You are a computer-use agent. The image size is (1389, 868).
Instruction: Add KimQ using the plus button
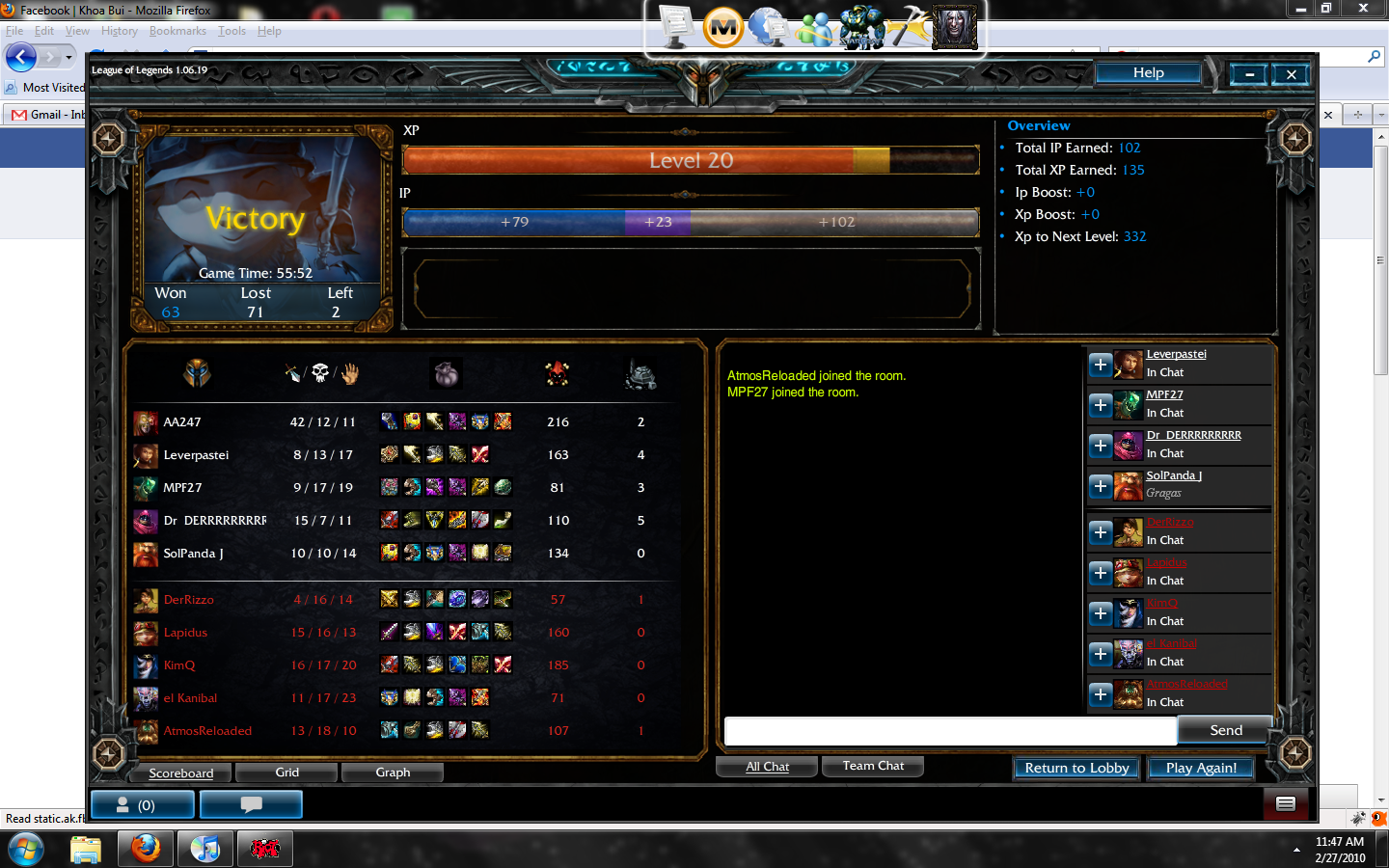pyautogui.click(x=1101, y=613)
